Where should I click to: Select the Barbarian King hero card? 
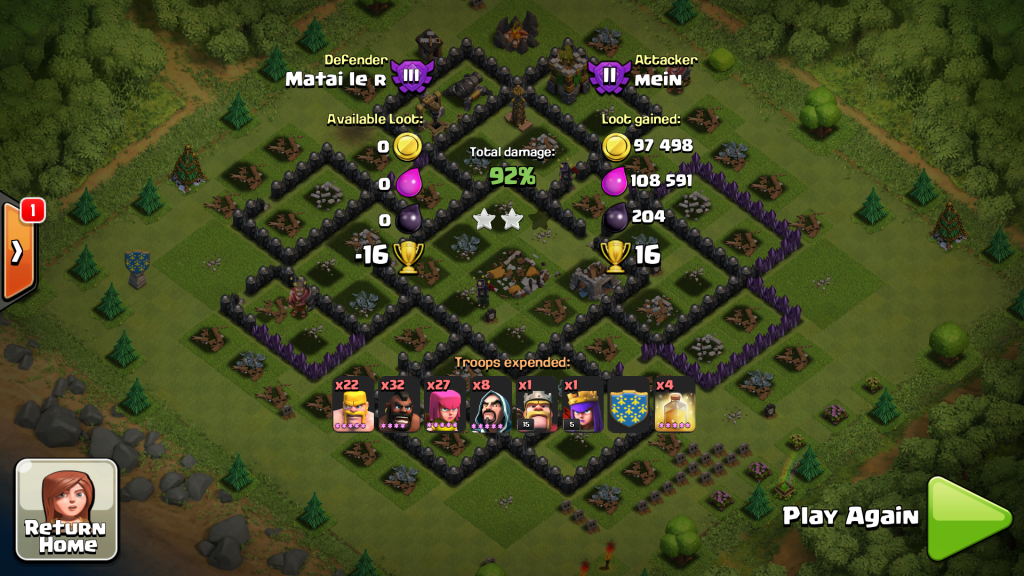pos(537,405)
